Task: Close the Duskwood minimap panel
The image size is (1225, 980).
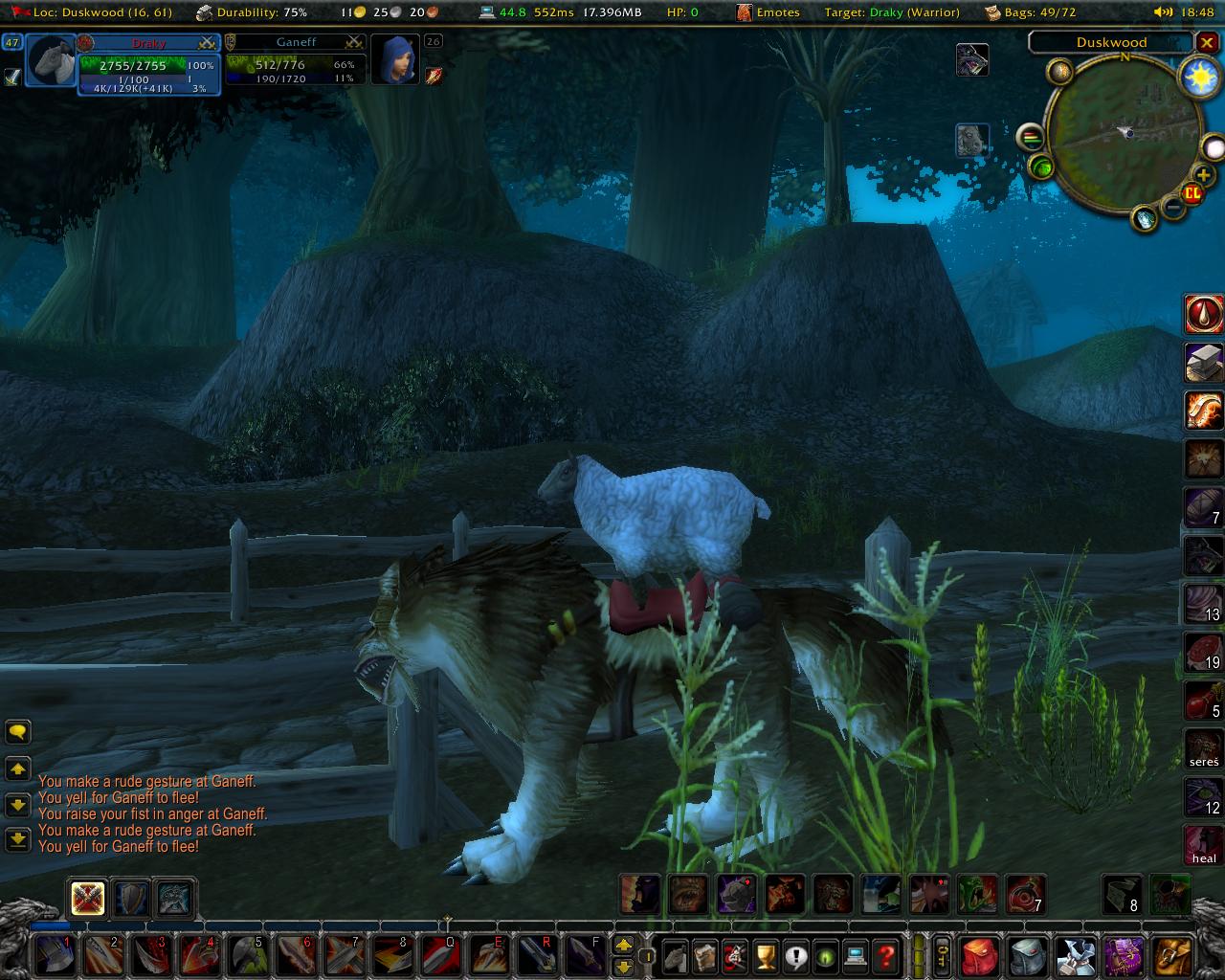Action: point(1208,43)
